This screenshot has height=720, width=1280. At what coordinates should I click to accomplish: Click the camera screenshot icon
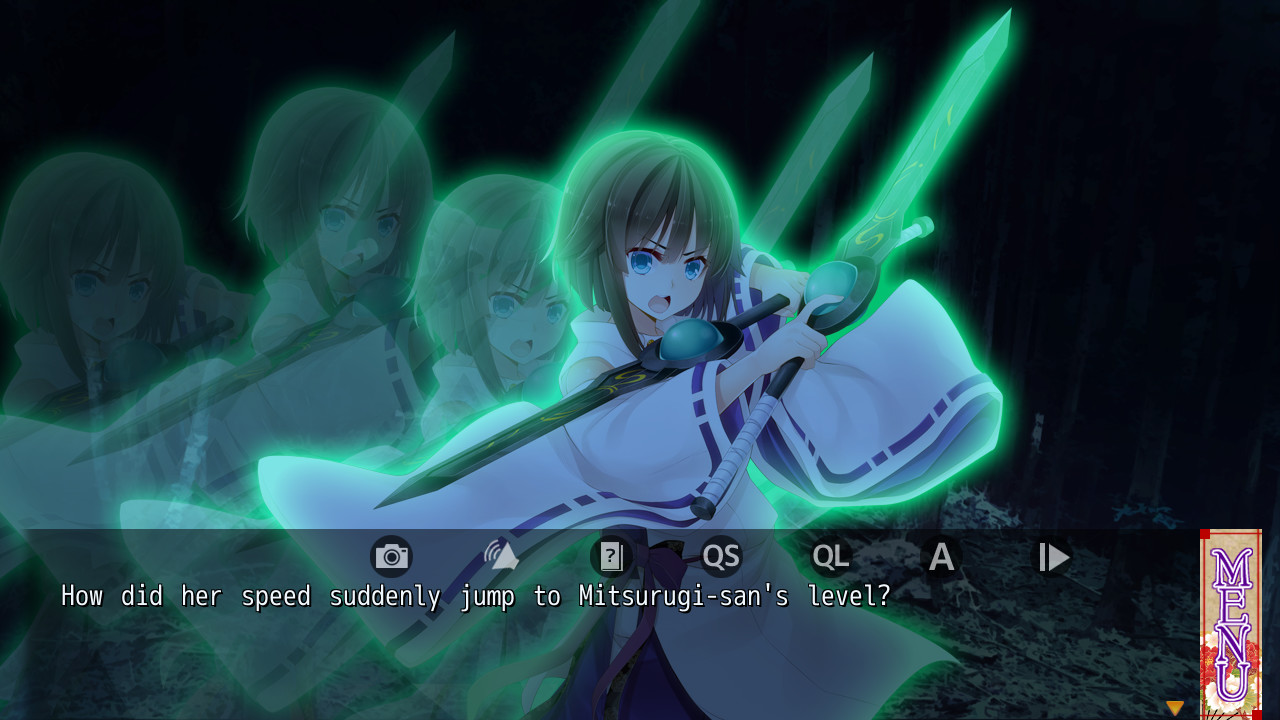391,557
